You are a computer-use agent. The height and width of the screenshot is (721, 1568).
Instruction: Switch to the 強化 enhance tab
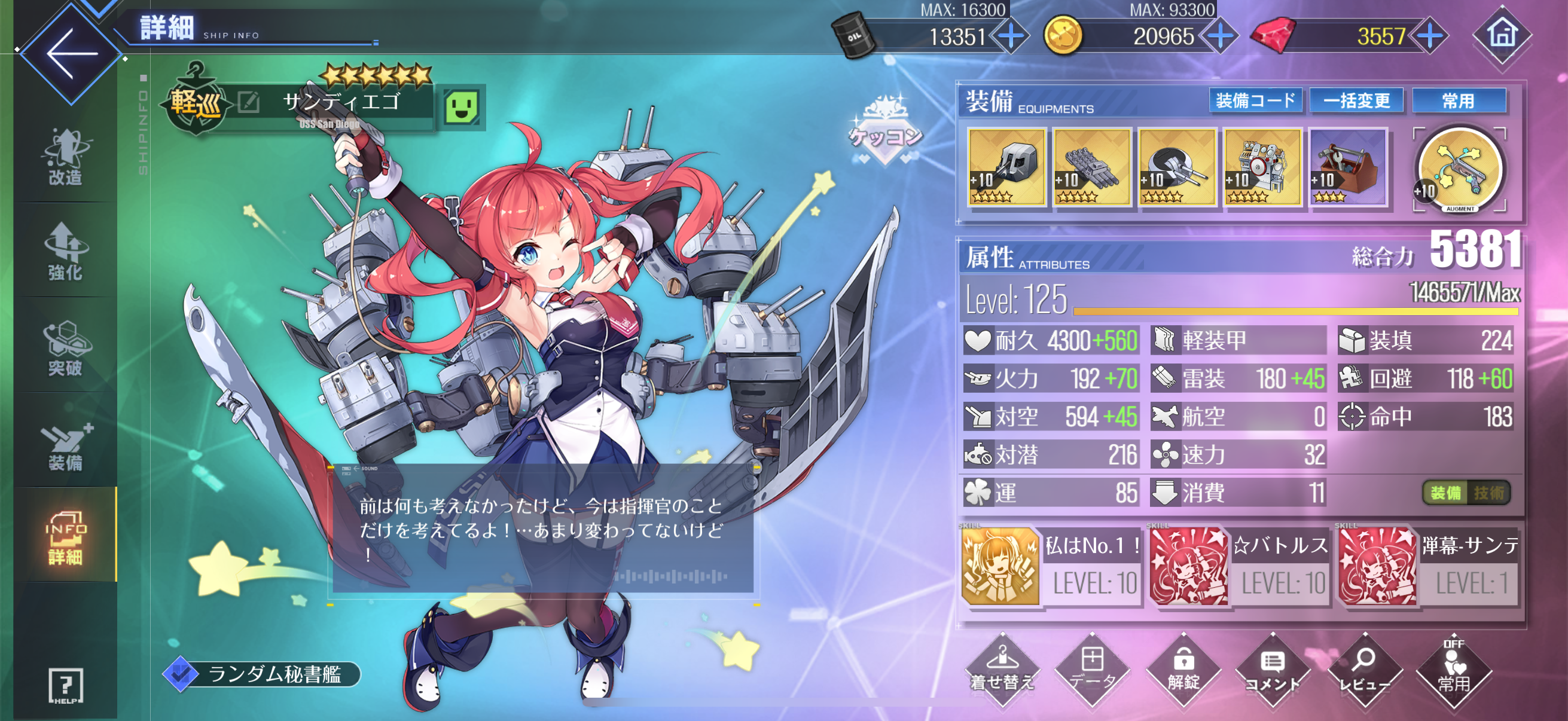[65, 252]
